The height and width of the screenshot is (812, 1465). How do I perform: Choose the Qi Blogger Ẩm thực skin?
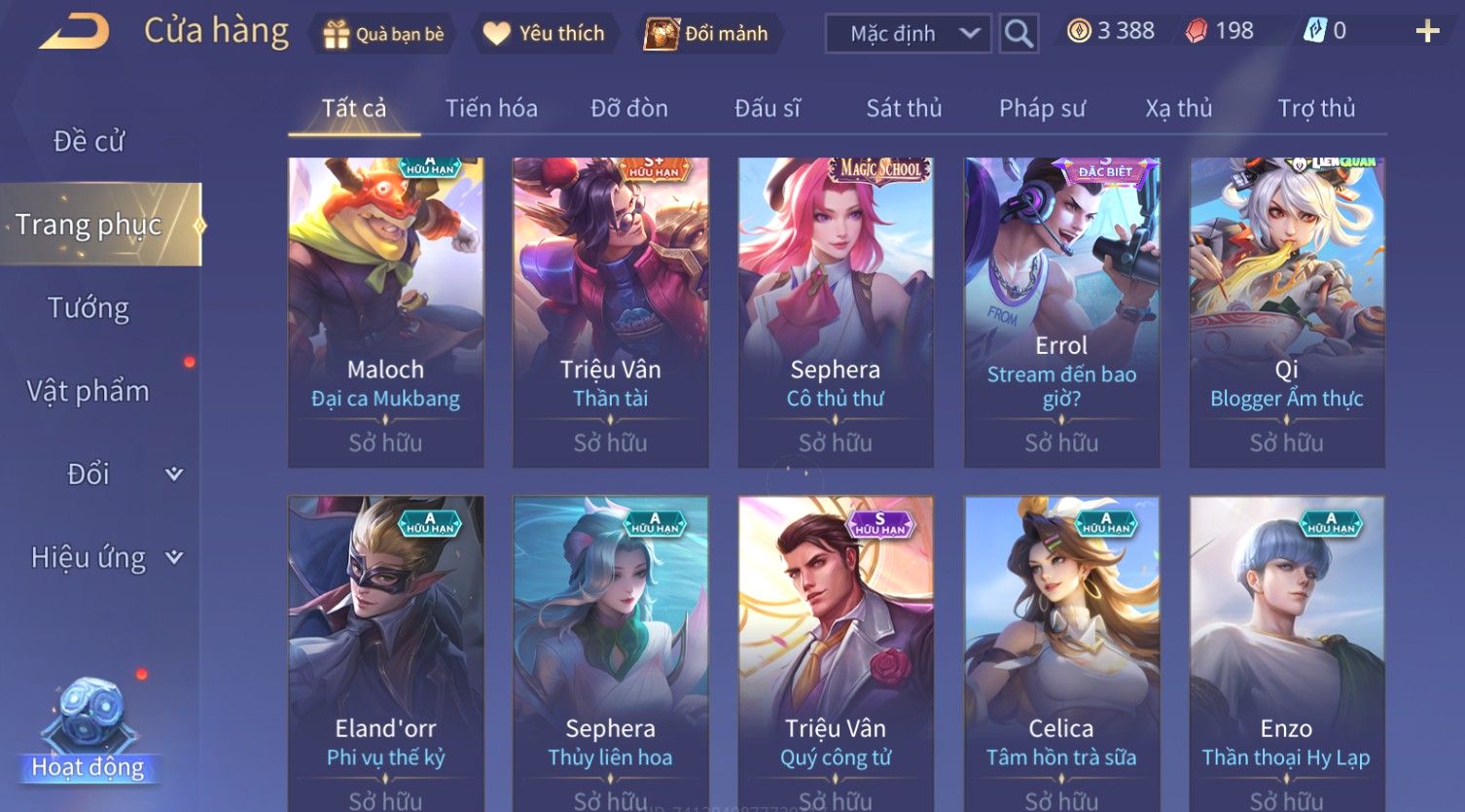1286,311
